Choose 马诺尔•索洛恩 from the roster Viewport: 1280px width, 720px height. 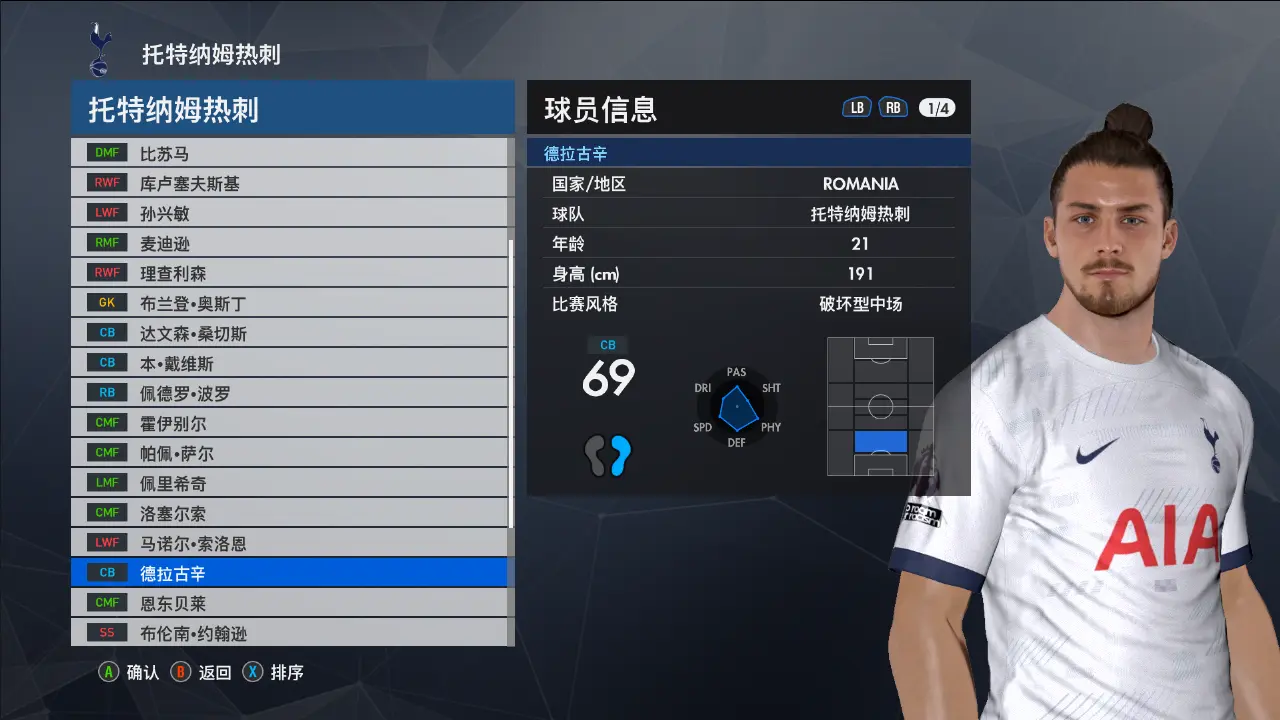(x=290, y=544)
